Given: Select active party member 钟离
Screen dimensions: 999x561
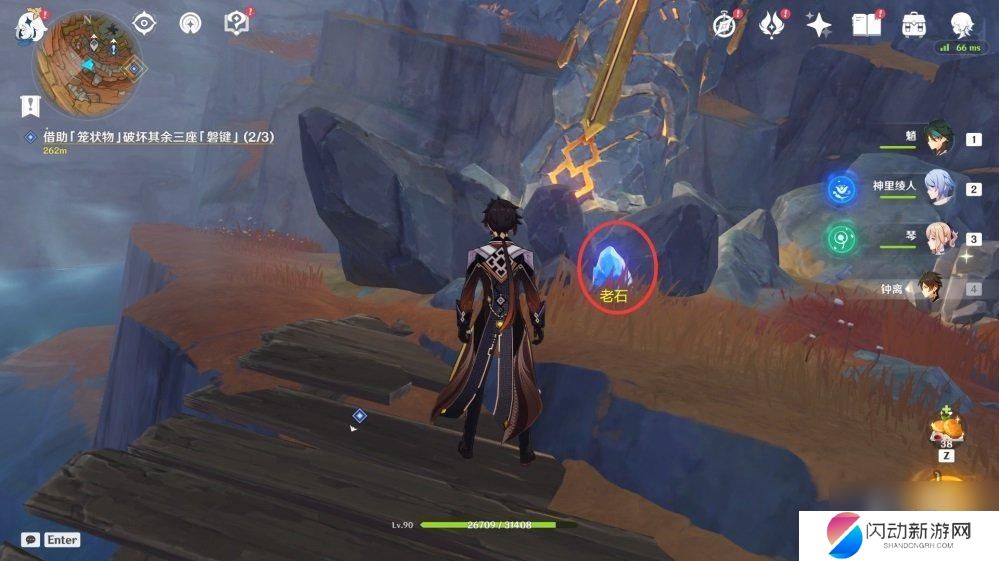Looking at the screenshot, I should click(x=930, y=289).
